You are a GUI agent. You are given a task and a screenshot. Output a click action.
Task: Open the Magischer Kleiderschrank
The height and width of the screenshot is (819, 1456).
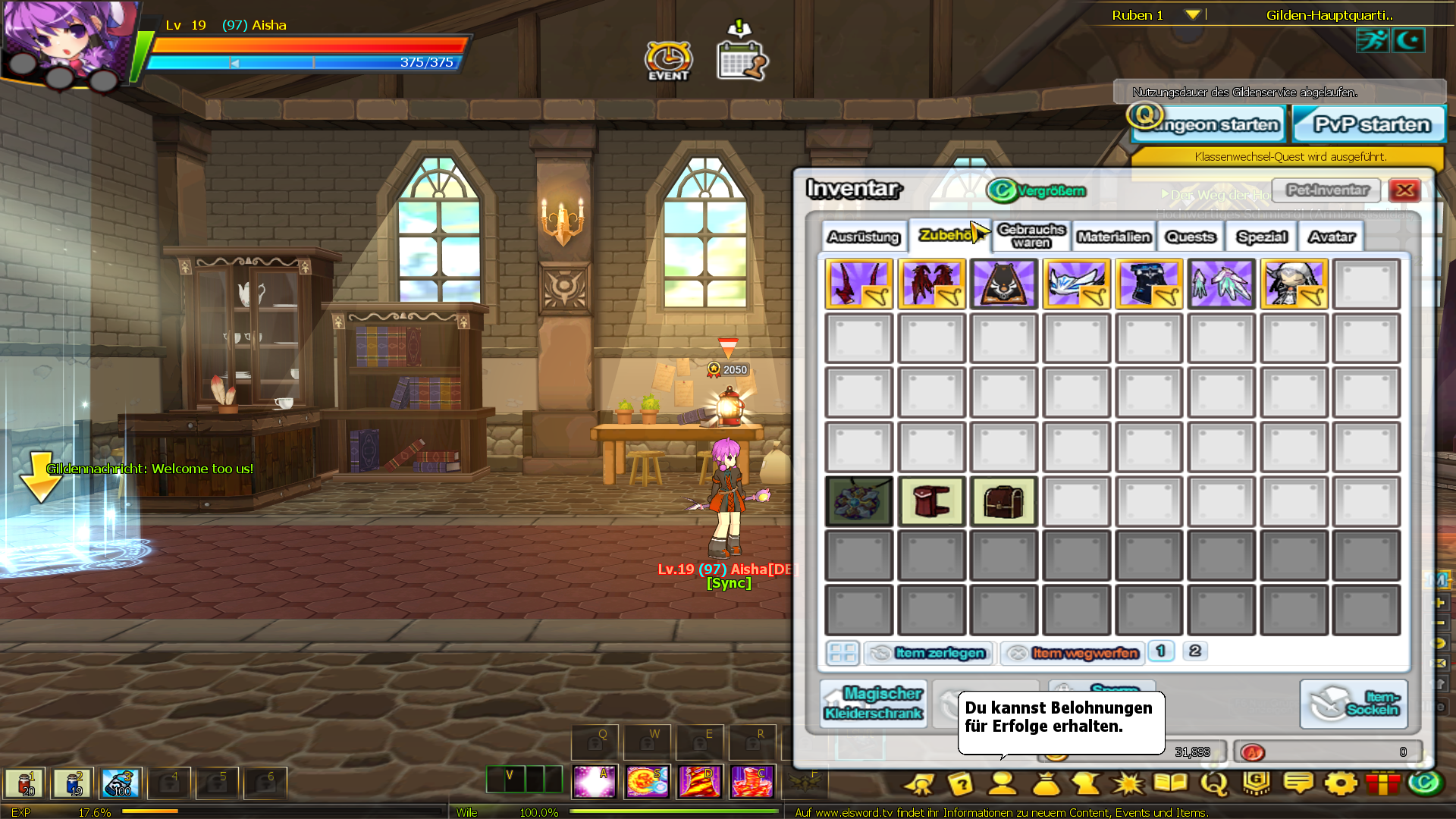(874, 704)
